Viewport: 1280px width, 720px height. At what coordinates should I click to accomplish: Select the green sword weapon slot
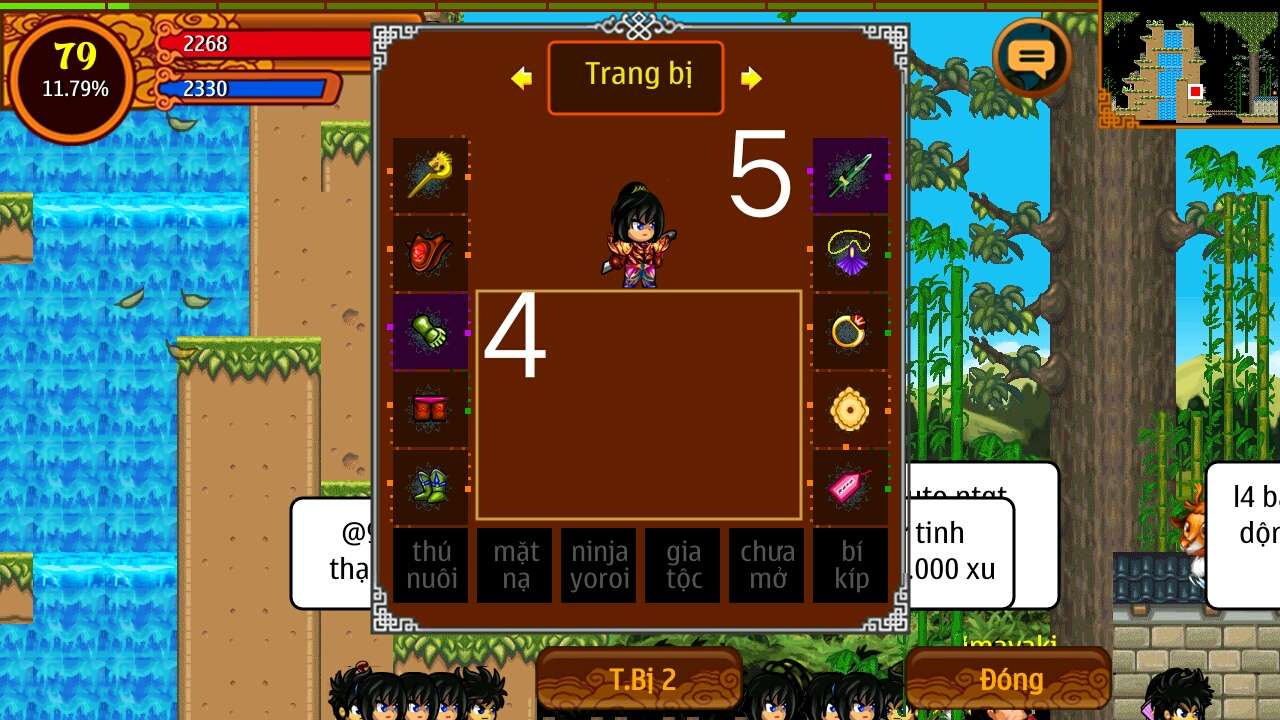click(x=850, y=176)
